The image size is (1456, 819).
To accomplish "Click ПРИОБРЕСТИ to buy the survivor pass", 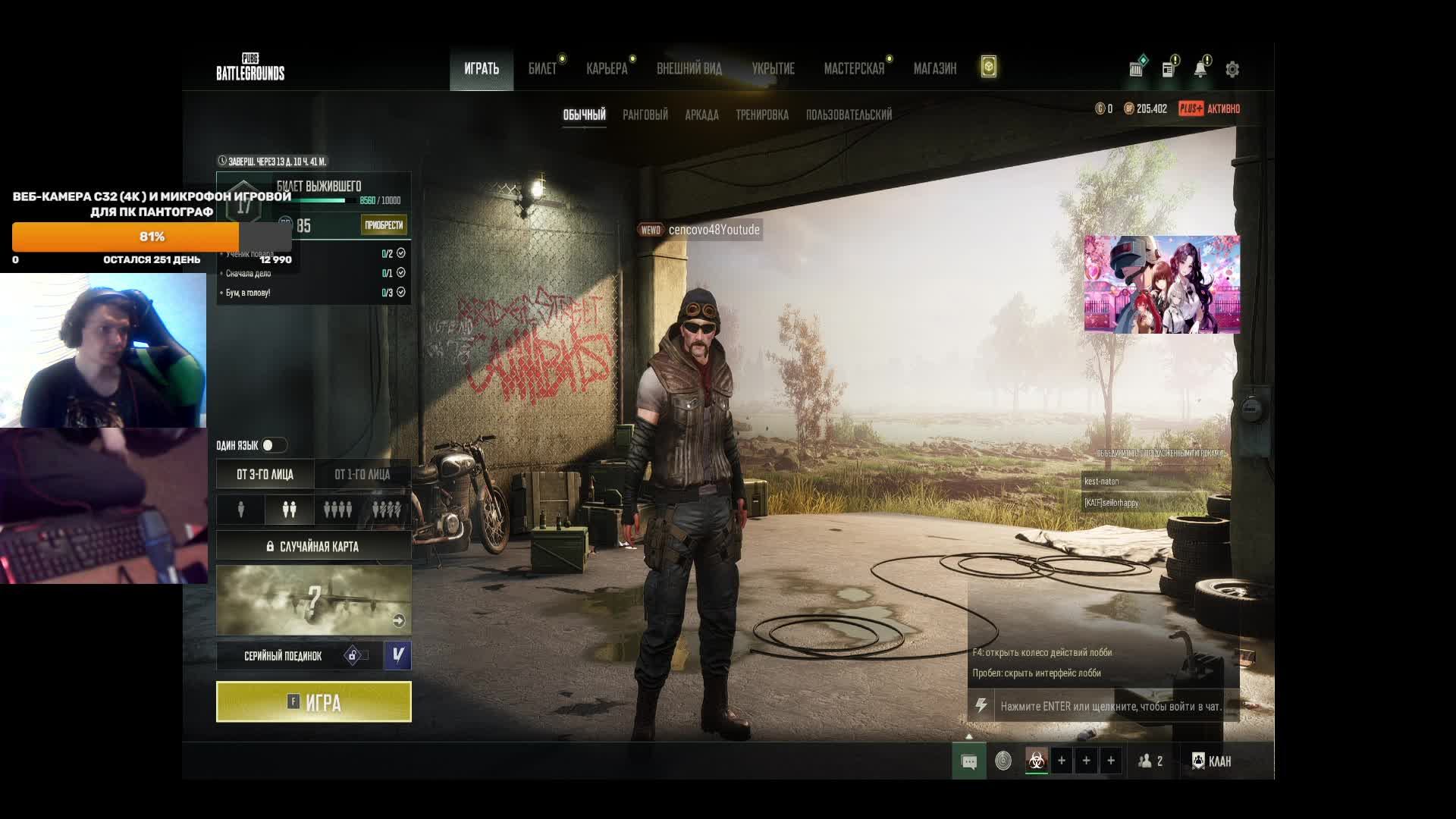I will pyautogui.click(x=384, y=225).
